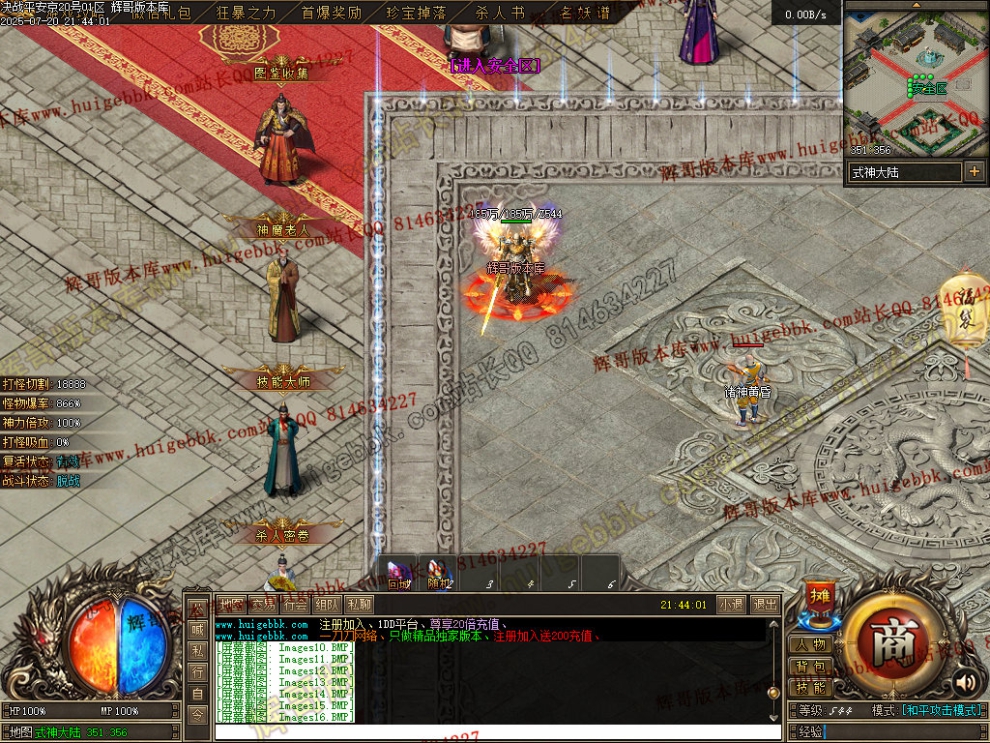Use the 回城 return scroll in the hotbar
Screen dimensions: 990x743
click(x=399, y=574)
